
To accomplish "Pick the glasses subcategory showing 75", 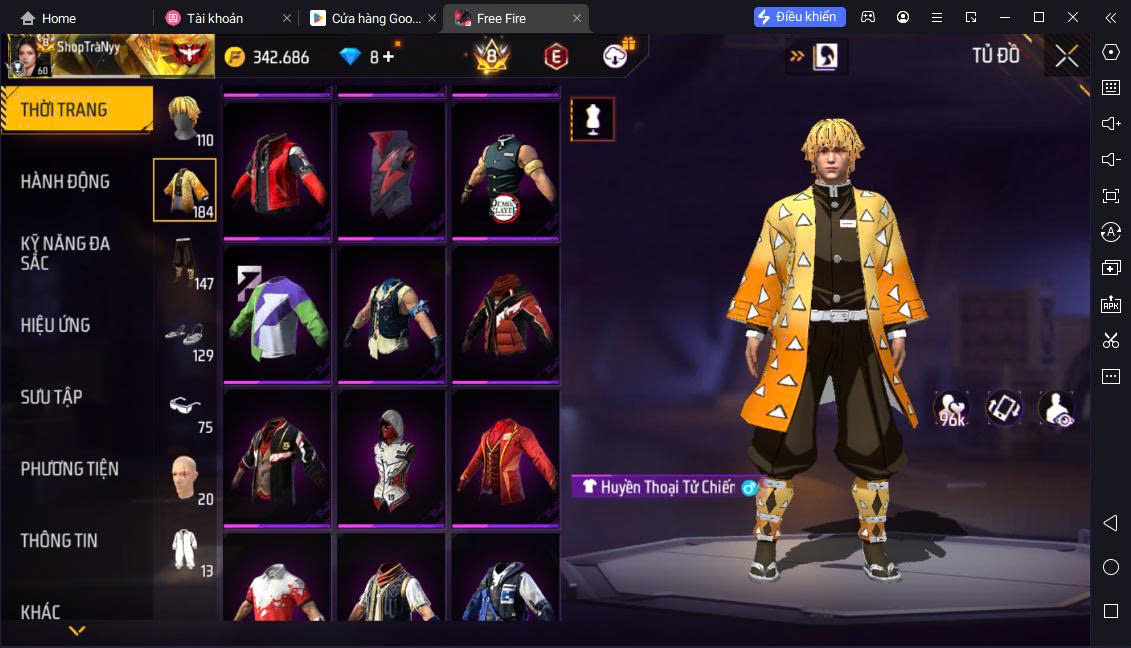I will tap(185, 408).
